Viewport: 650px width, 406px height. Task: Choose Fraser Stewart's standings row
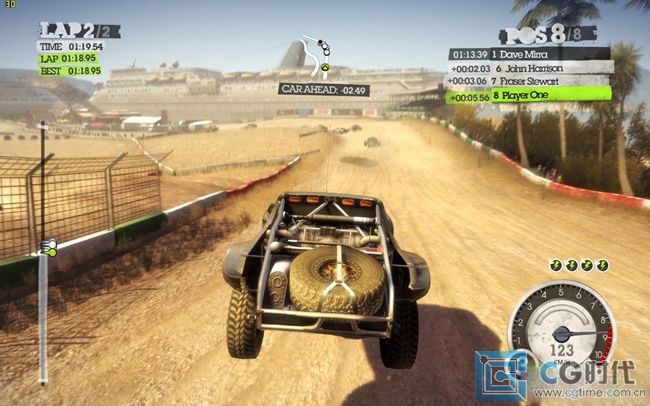click(x=529, y=81)
